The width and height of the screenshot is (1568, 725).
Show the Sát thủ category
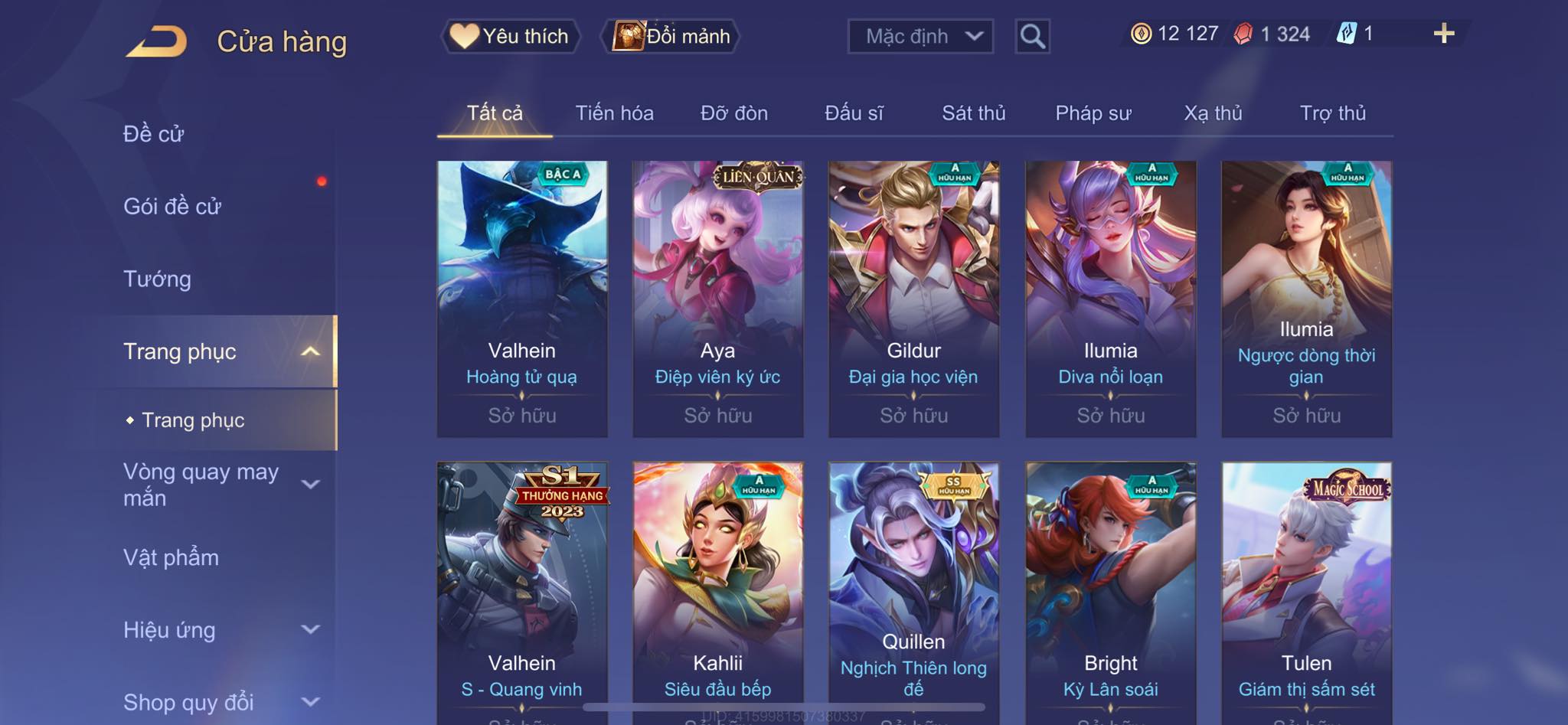click(x=973, y=113)
